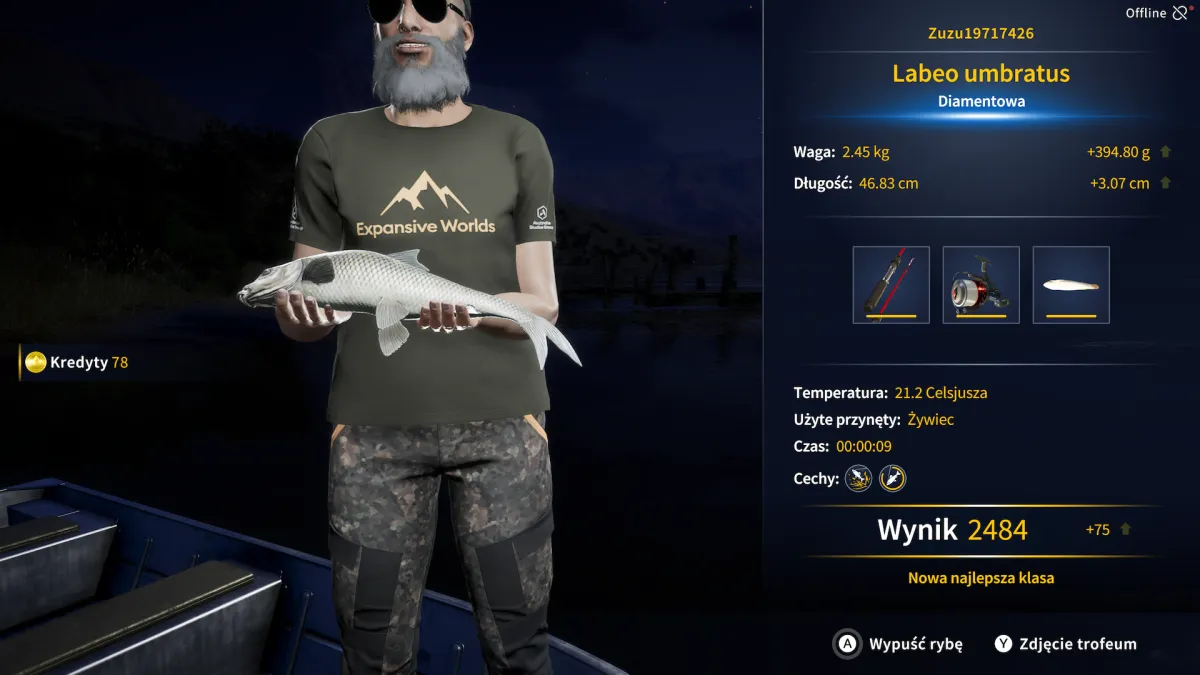This screenshot has width=1200, height=675.
Task: Open the Kredyty coin balance
Action: (x=78, y=362)
